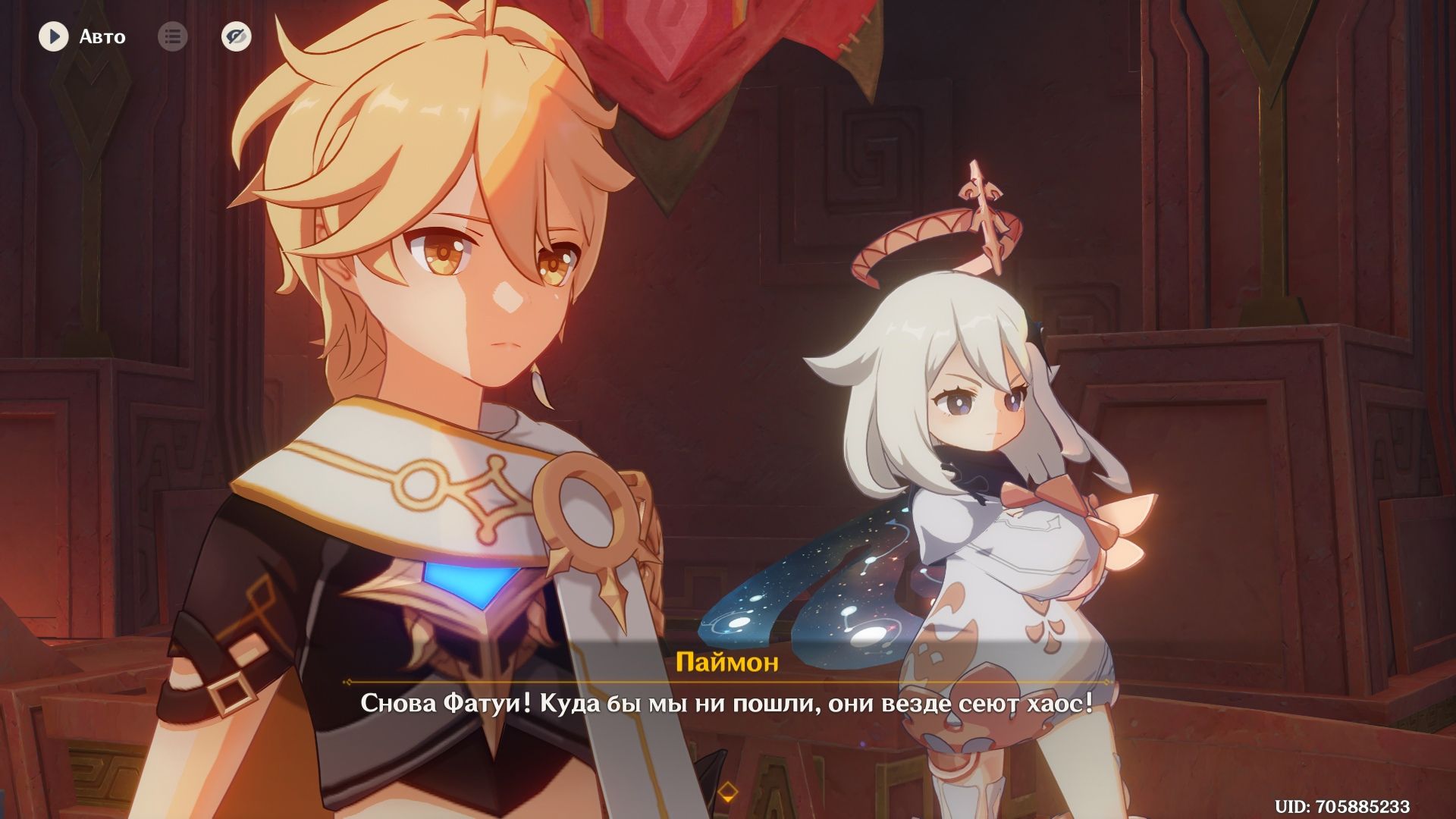Open the dialogue history log
The height and width of the screenshot is (819, 1456).
coord(173,36)
